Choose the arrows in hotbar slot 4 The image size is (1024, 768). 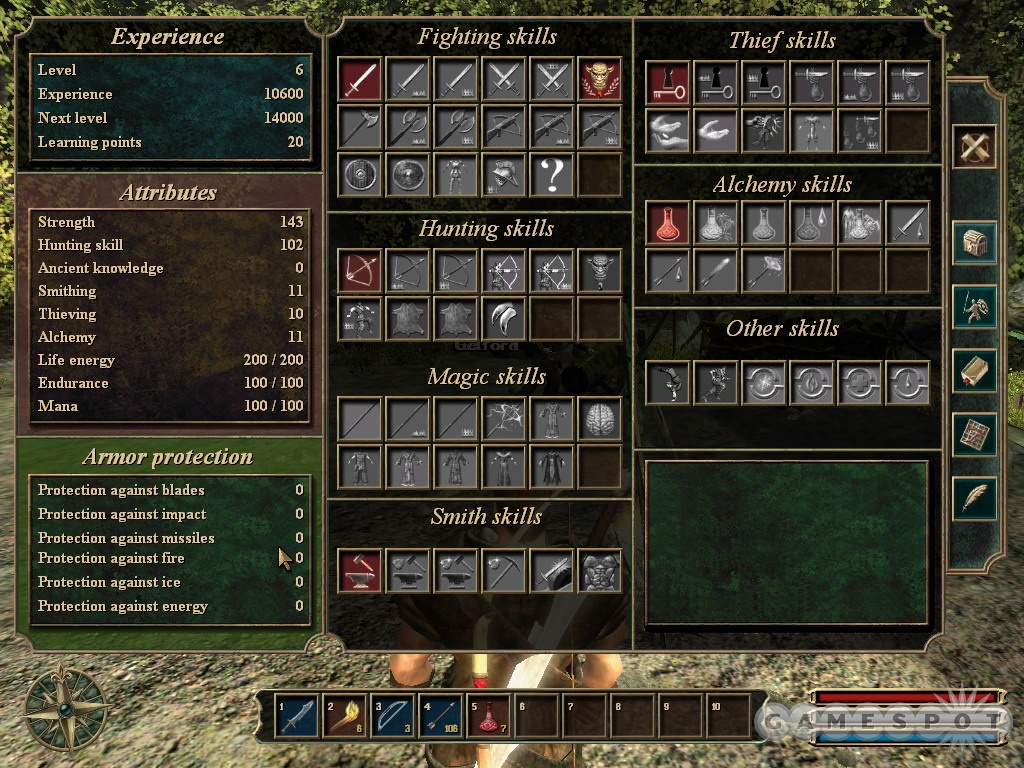tap(441, 716)
